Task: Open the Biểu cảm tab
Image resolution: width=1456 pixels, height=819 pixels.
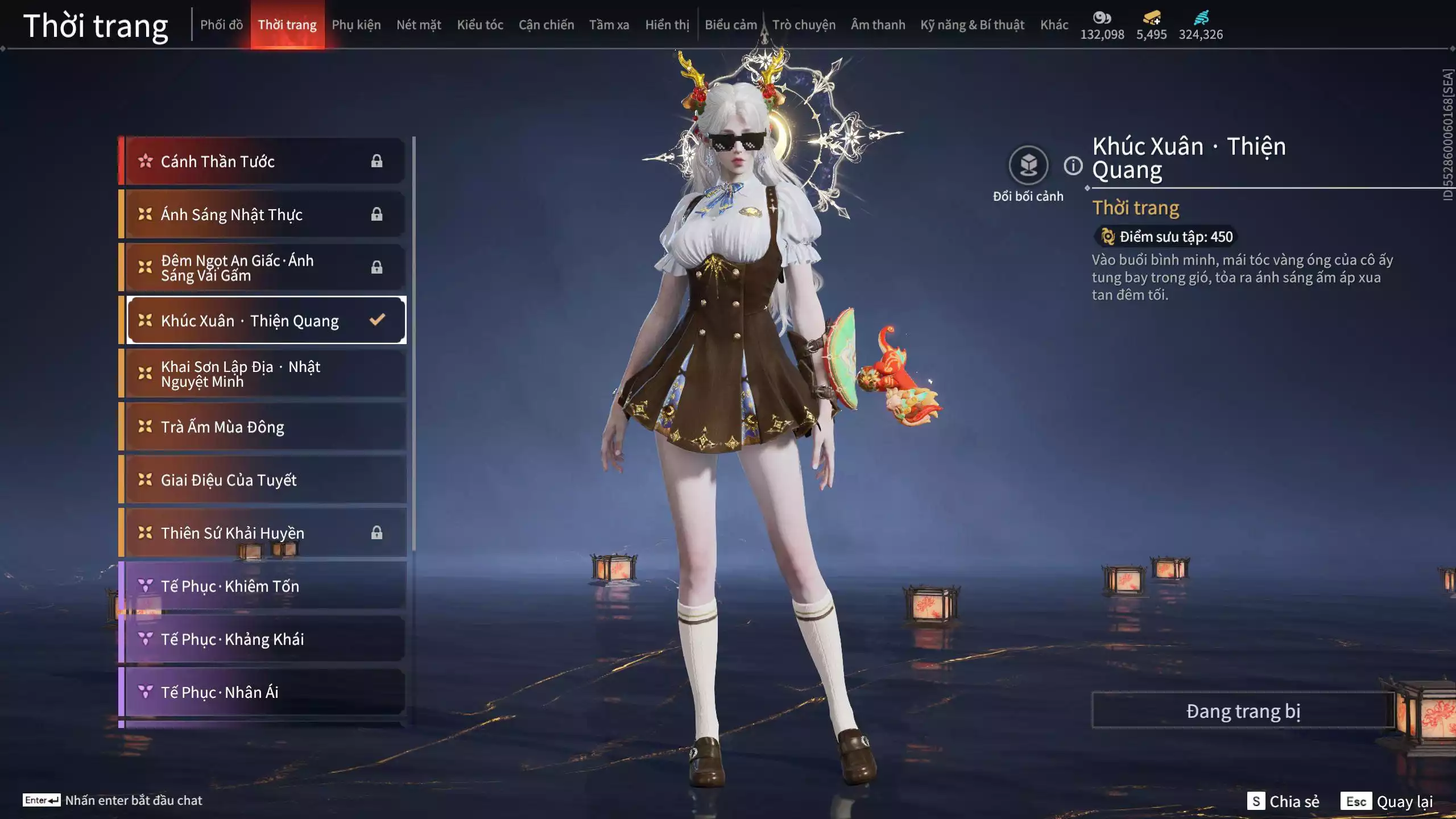Action: point(731,25)
